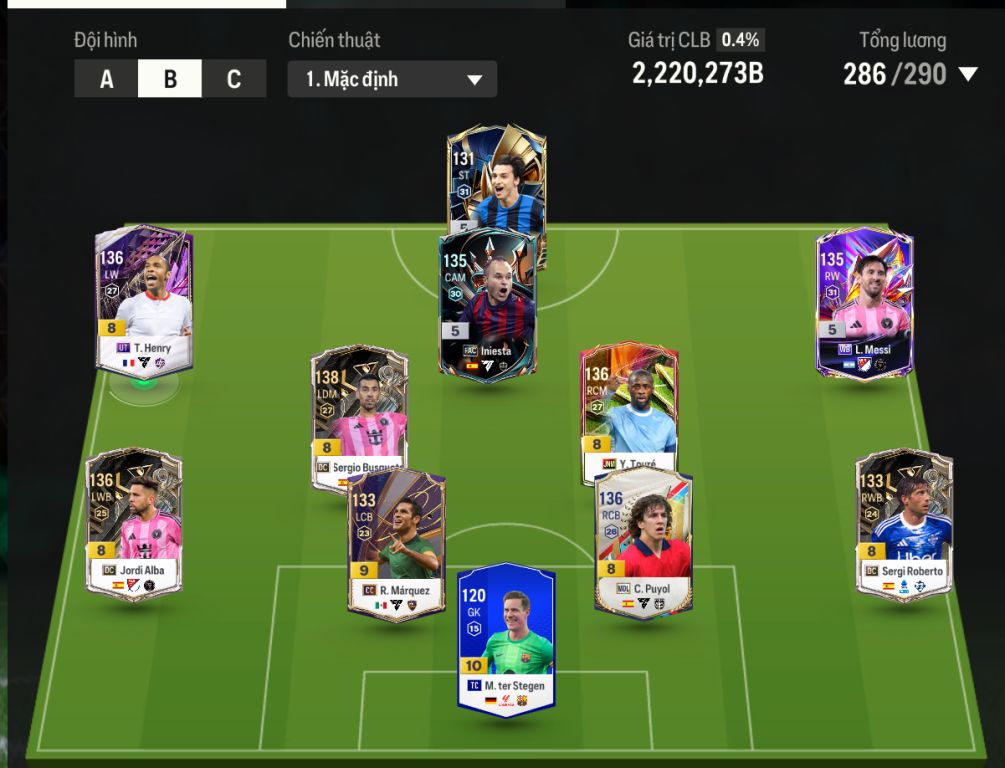Choose the Jordi Alba LWB card
The height and width of the screenshot is (768, 1005).
134,522
